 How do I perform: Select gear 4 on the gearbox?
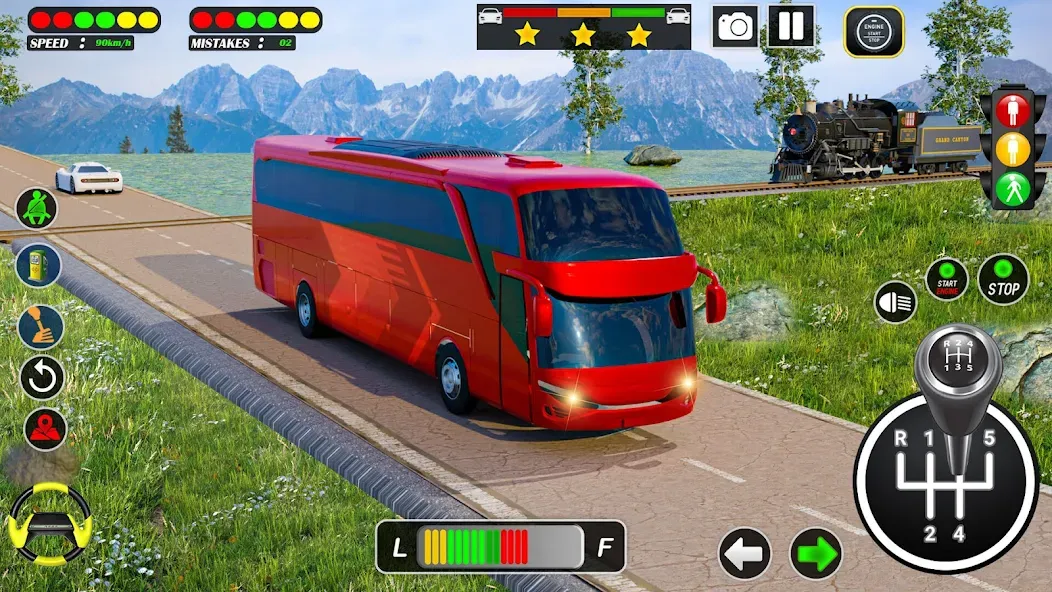(958, 534)
